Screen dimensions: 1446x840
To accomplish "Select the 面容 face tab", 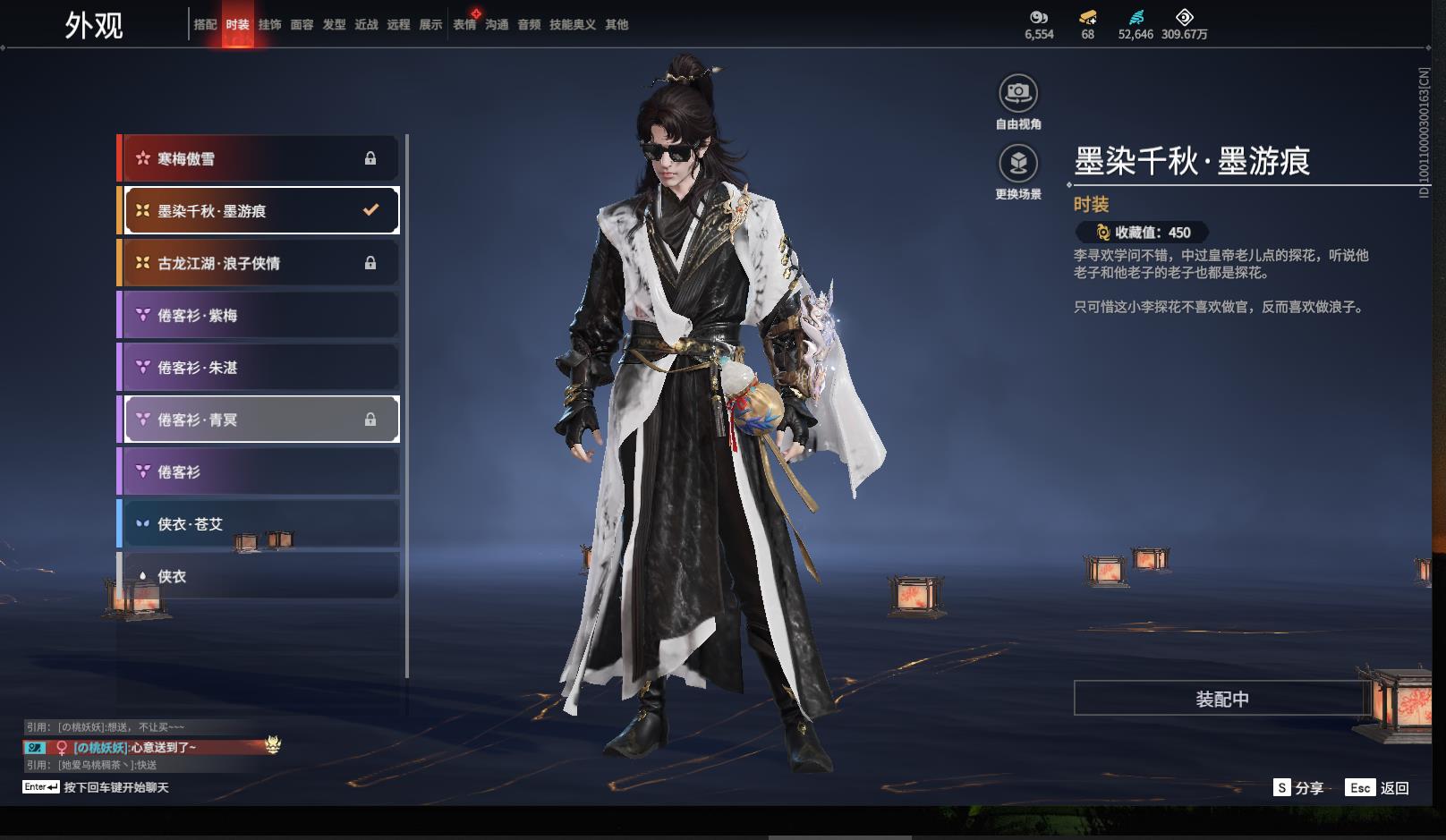I will click(302, 25).
